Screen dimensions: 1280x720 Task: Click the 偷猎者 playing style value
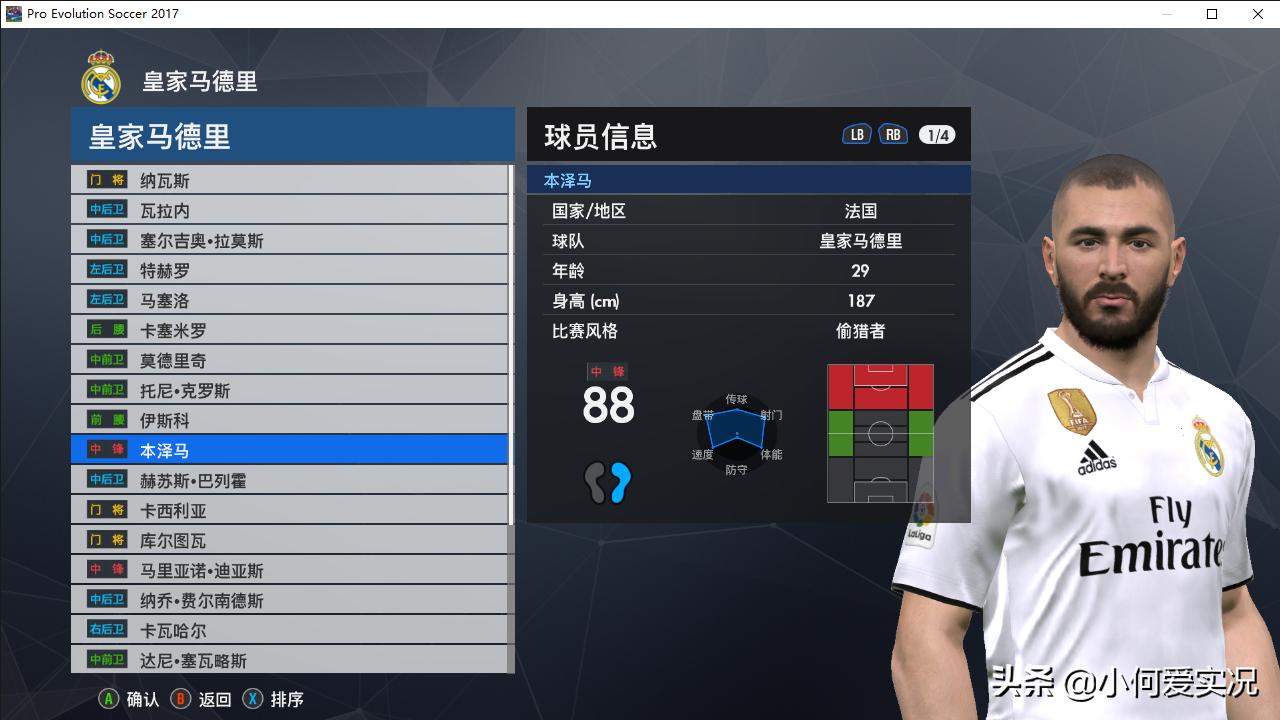coord(858,331)
